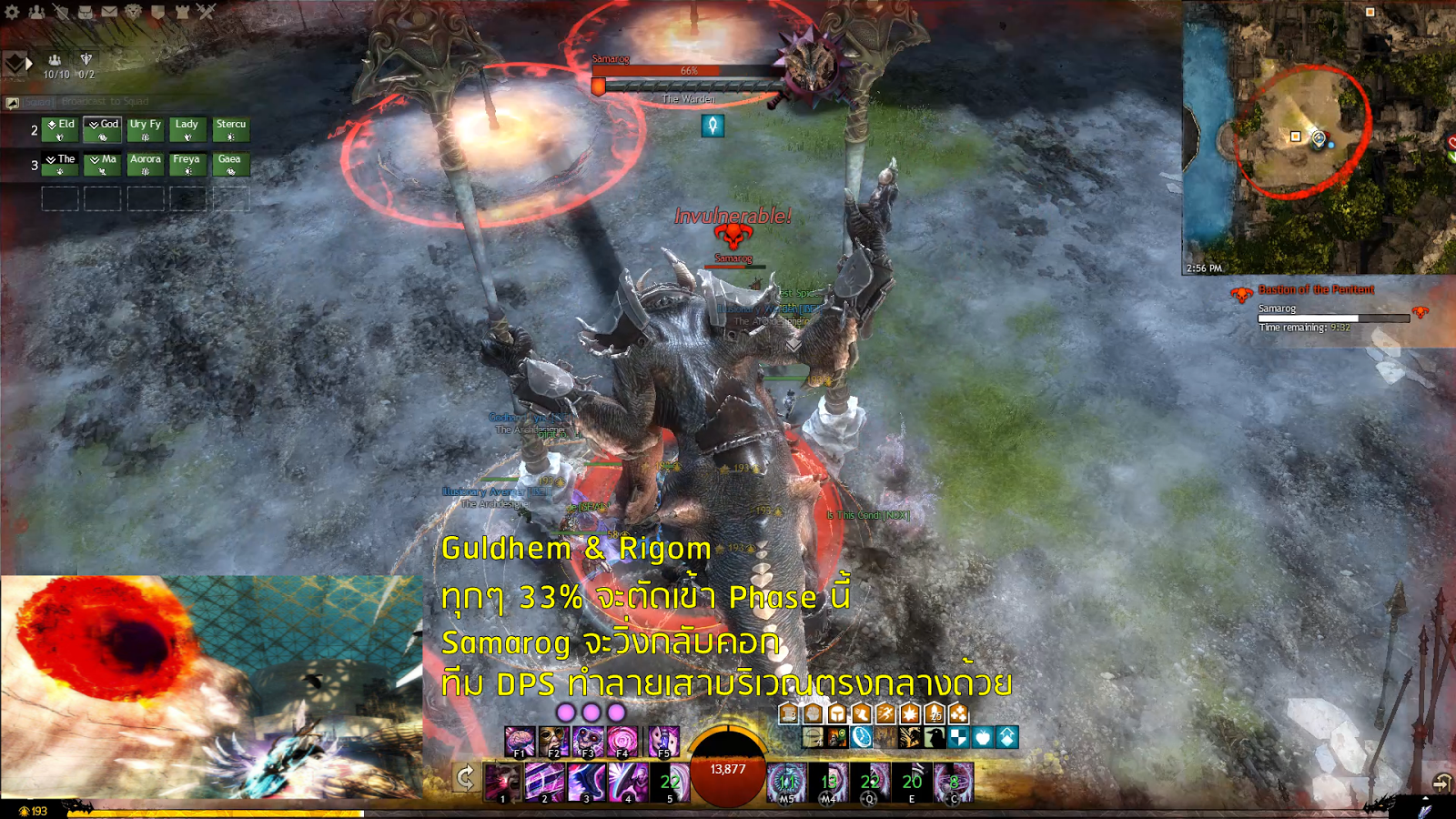
Task: Open the Black Lion Trading Company lion icon
Action: pyautogui.click(x=135, y=13)
